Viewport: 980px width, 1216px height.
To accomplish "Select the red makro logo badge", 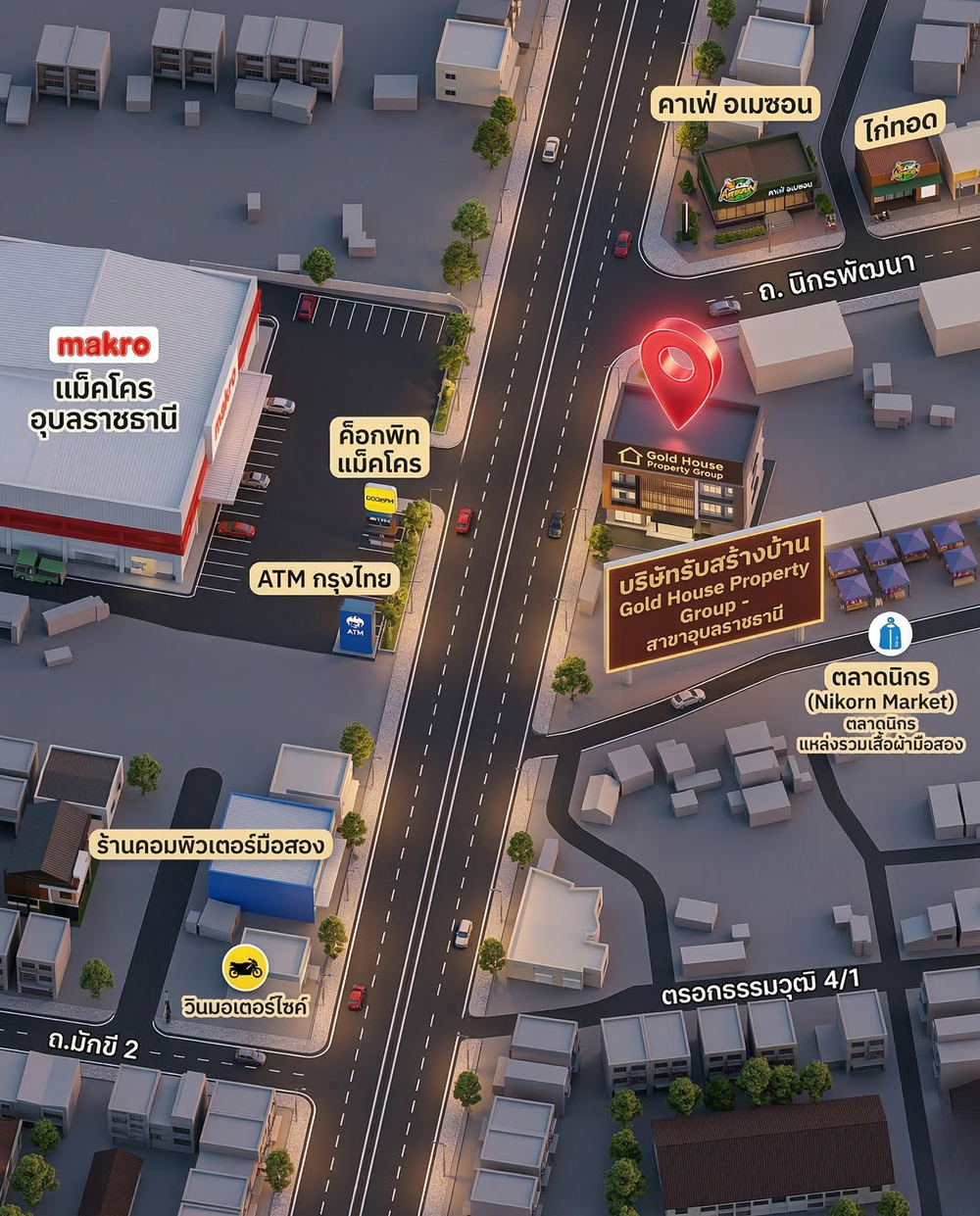I will tap(103, 345).
